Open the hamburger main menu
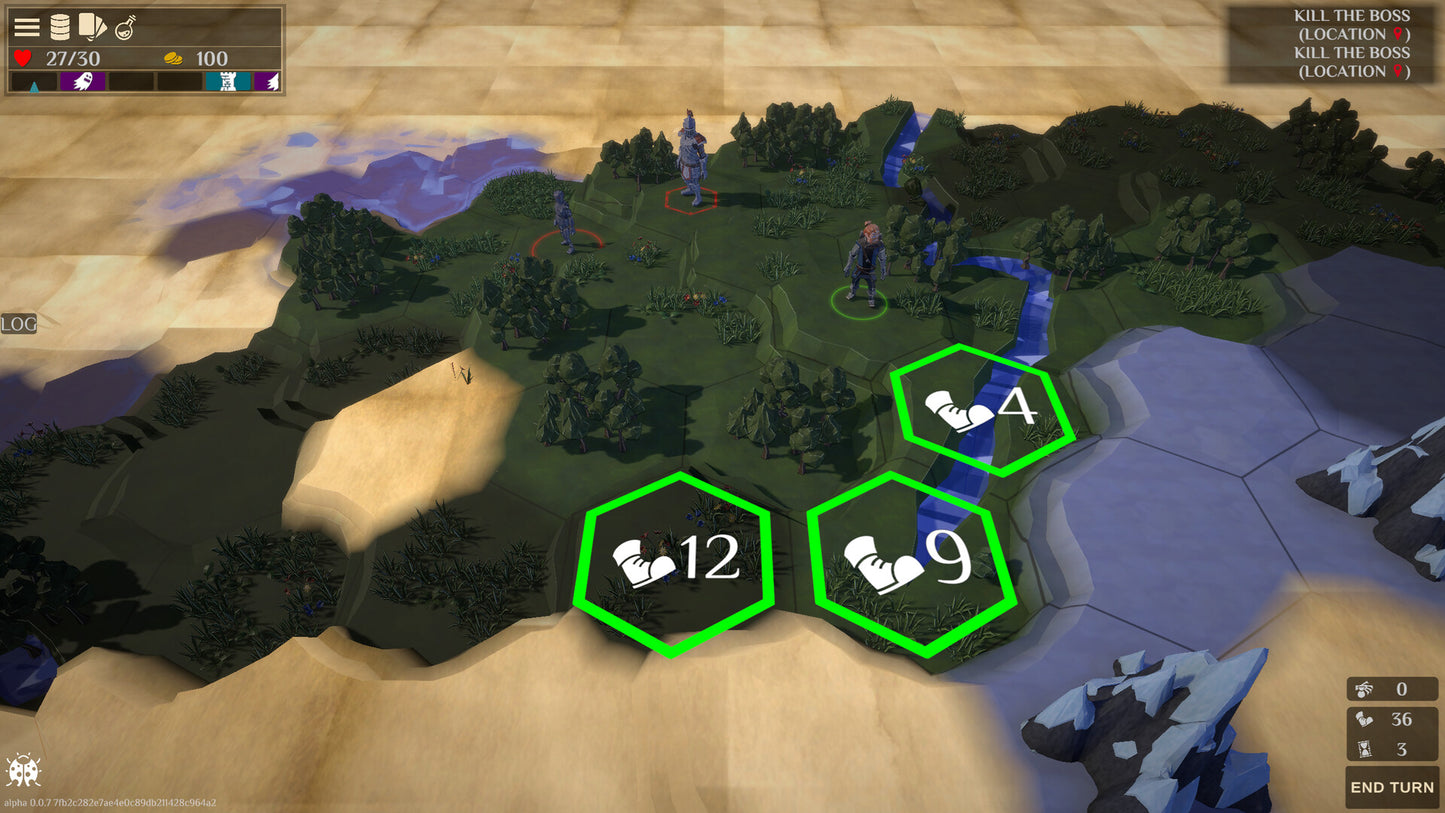 point(27,27)
